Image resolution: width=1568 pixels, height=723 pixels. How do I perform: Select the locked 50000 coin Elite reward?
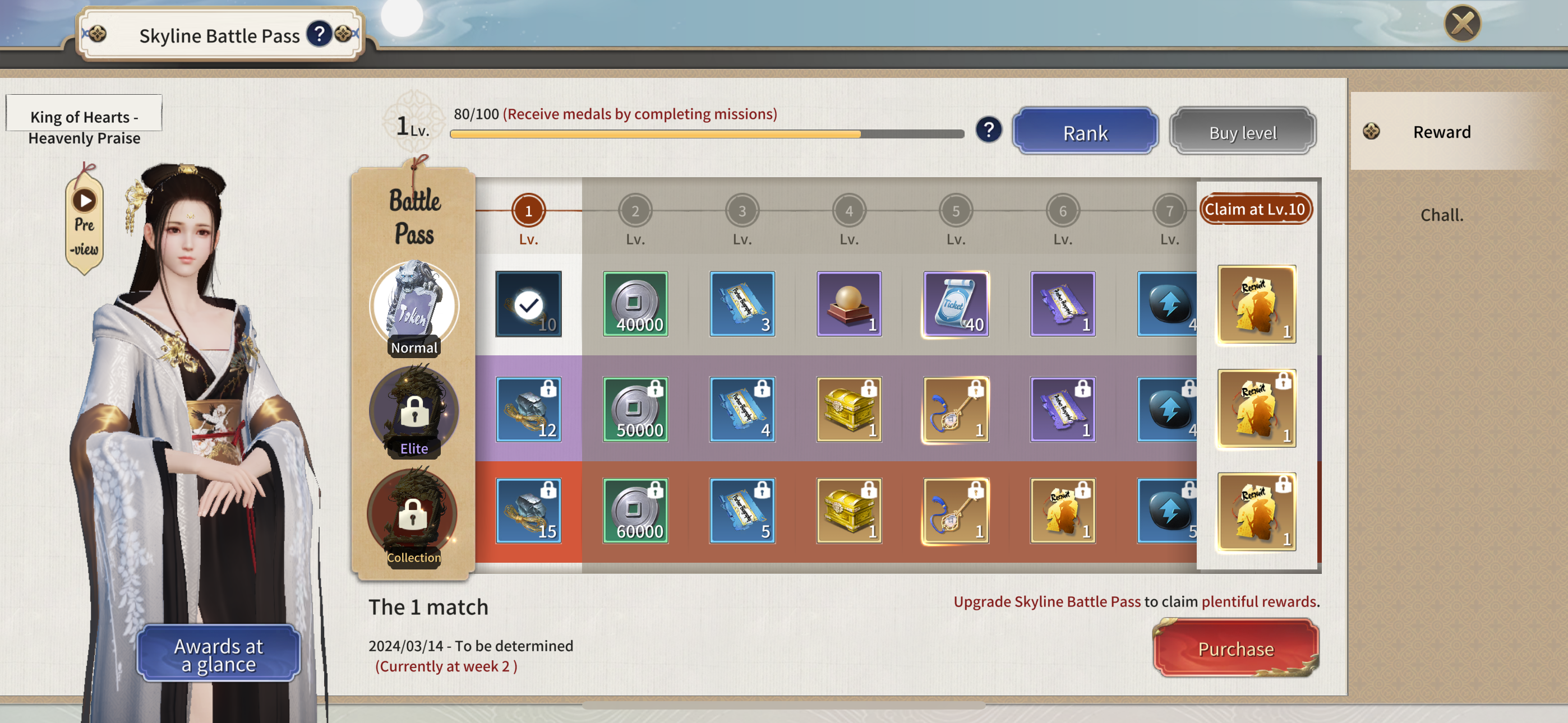635,409
